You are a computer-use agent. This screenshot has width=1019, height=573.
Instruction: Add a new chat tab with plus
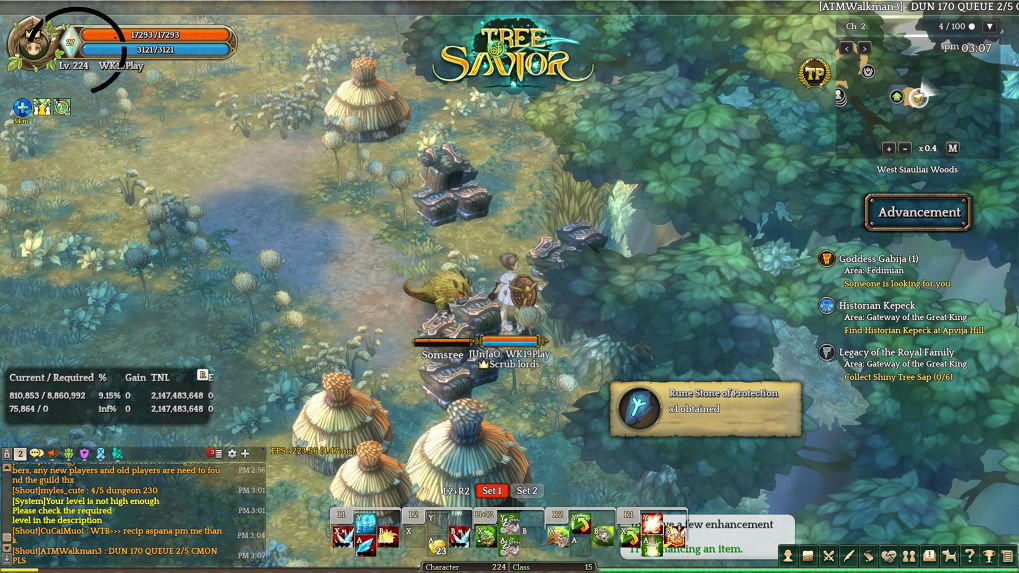(x=245, y=454)
